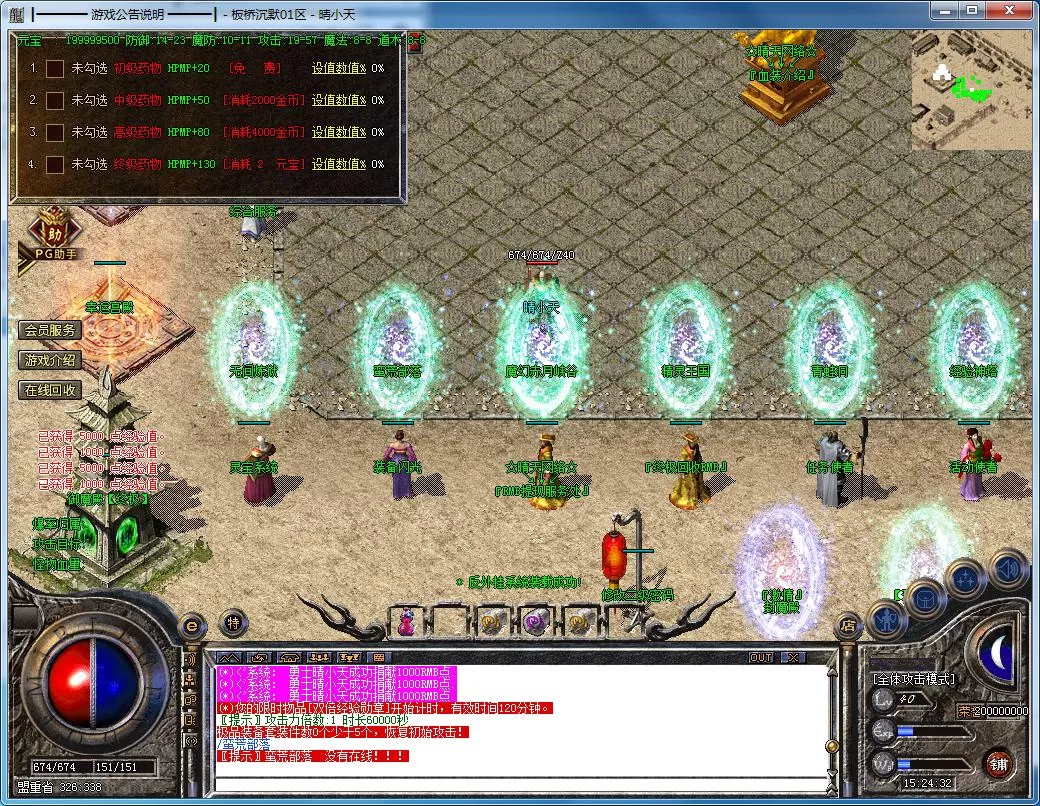Check the 终级药物 box in row 4
The height and width of the screenshot is (806, 1040).
click(x=55, y=164)
